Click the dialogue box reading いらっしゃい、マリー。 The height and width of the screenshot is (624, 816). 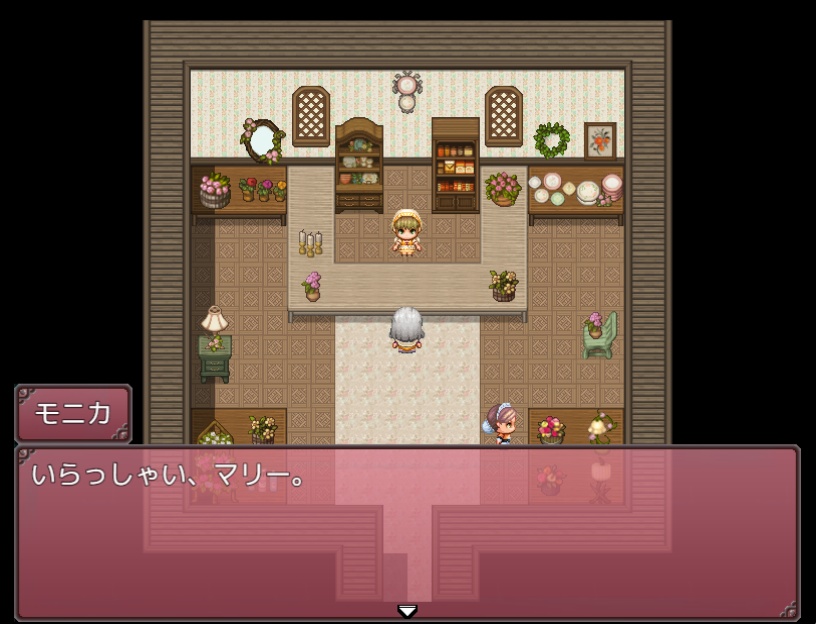[407, 532]
